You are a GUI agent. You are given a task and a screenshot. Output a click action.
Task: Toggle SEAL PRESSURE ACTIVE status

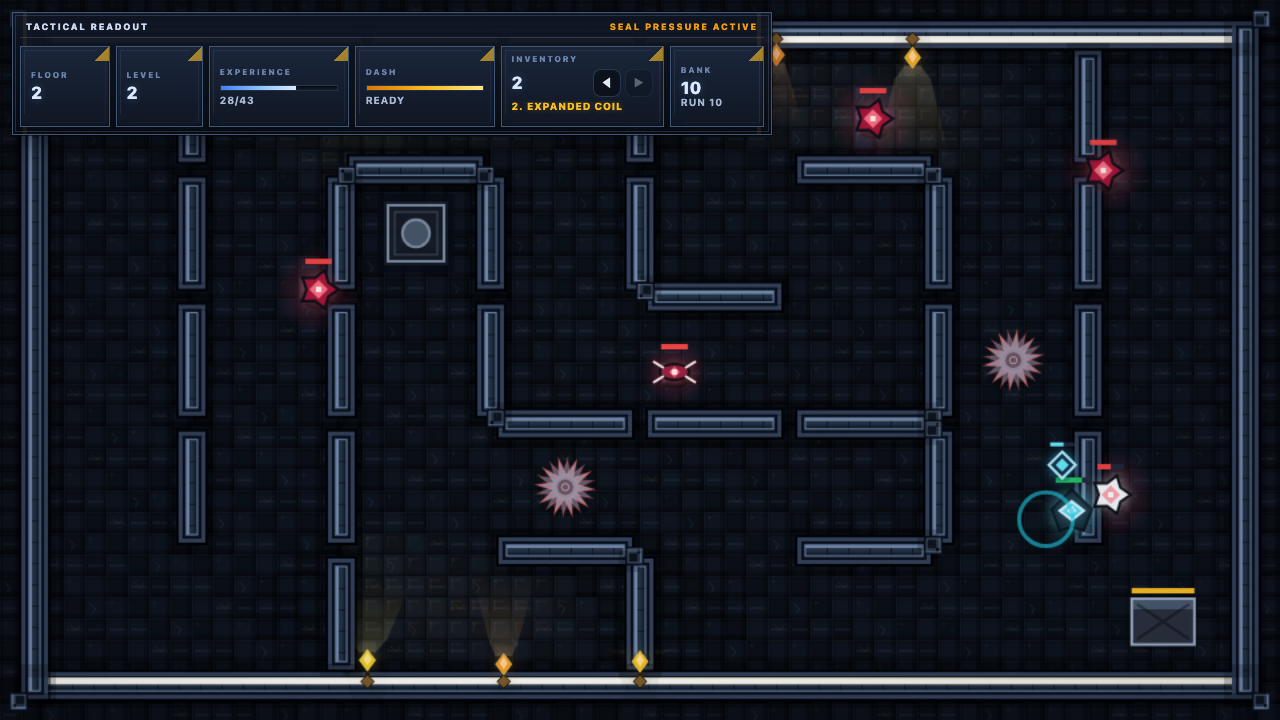[682, 27]
